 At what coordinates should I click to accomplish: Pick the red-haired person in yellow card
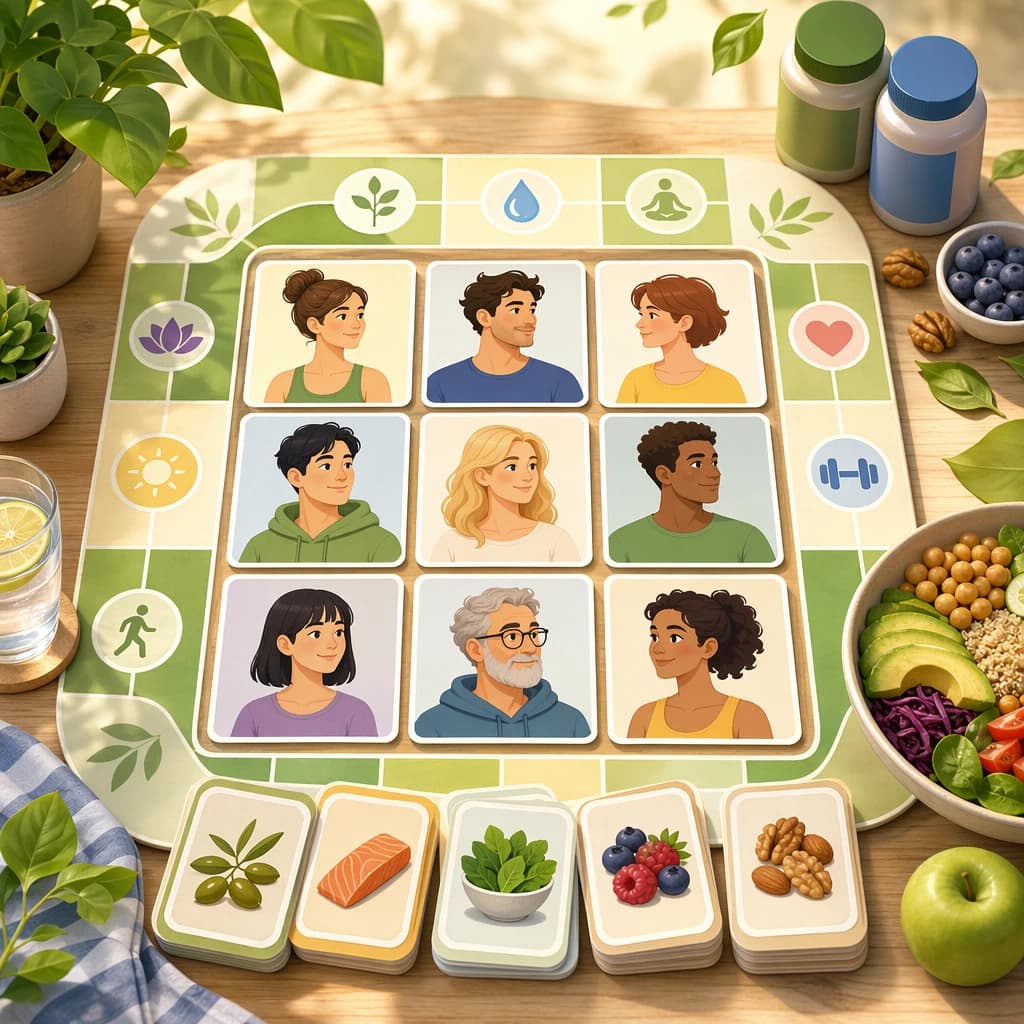[680, 334]
